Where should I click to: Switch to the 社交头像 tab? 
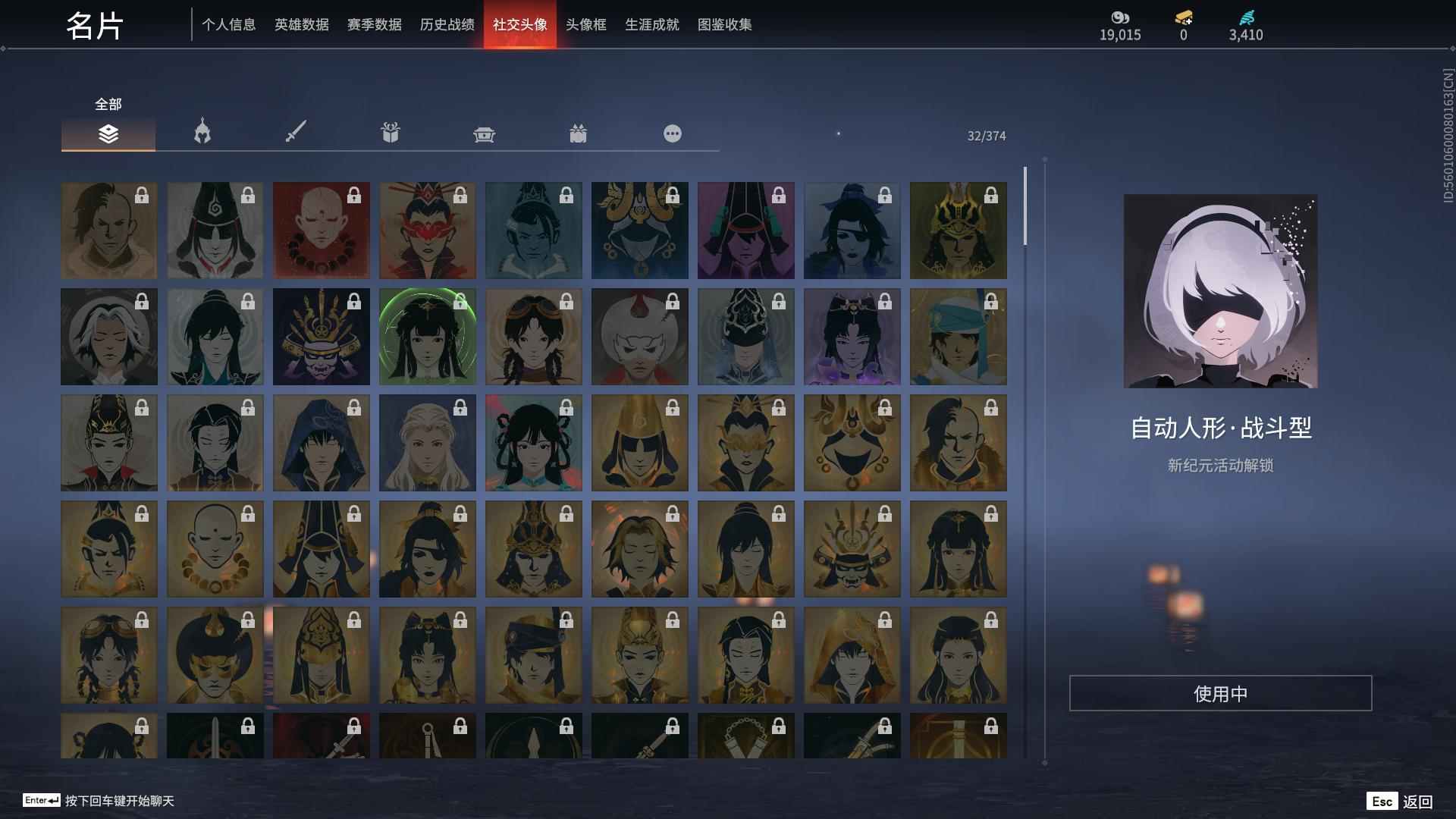click(519, 24)
